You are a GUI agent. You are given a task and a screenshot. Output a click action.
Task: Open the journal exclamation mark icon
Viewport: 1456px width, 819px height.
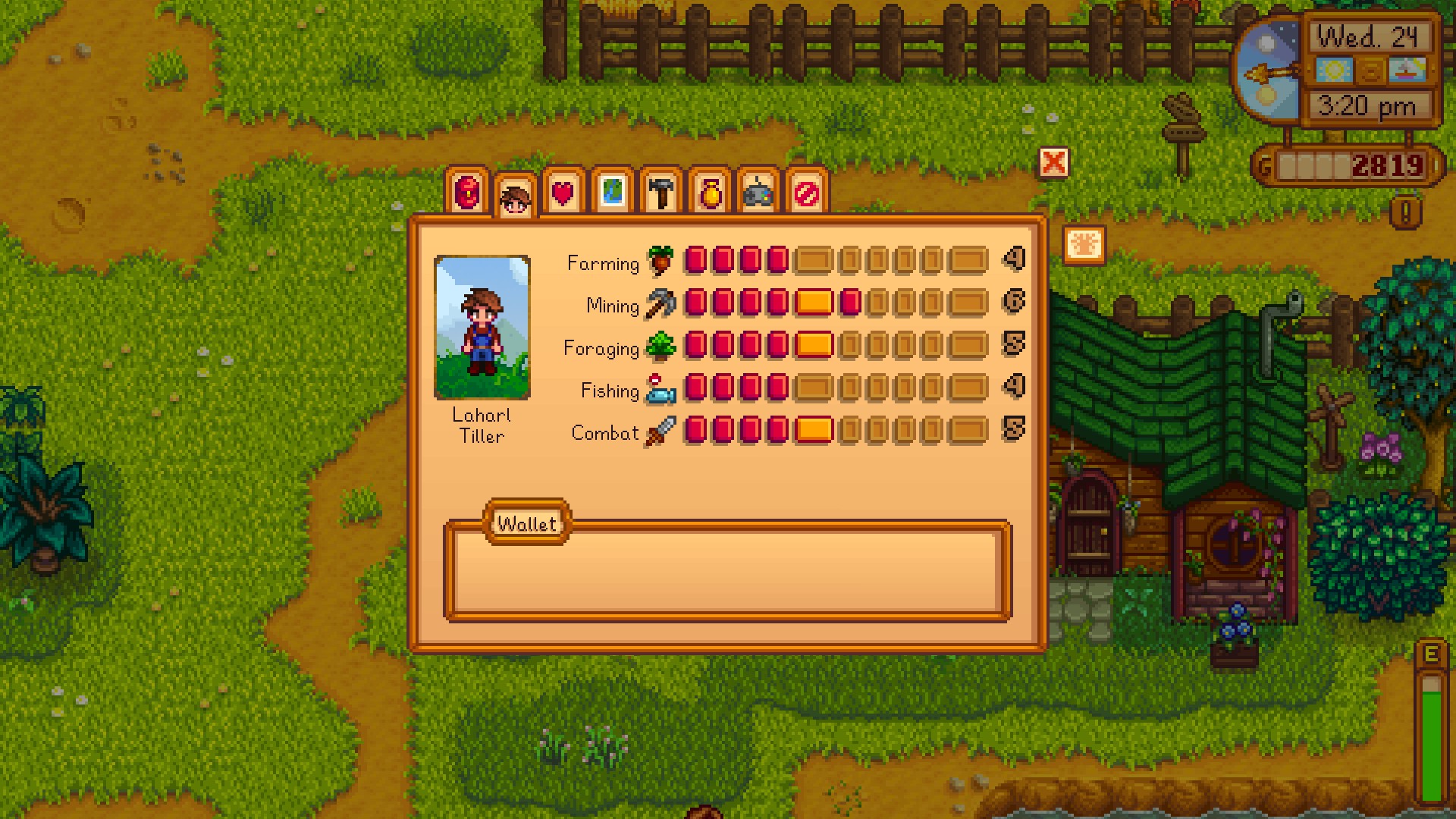tap(1405, 213)
